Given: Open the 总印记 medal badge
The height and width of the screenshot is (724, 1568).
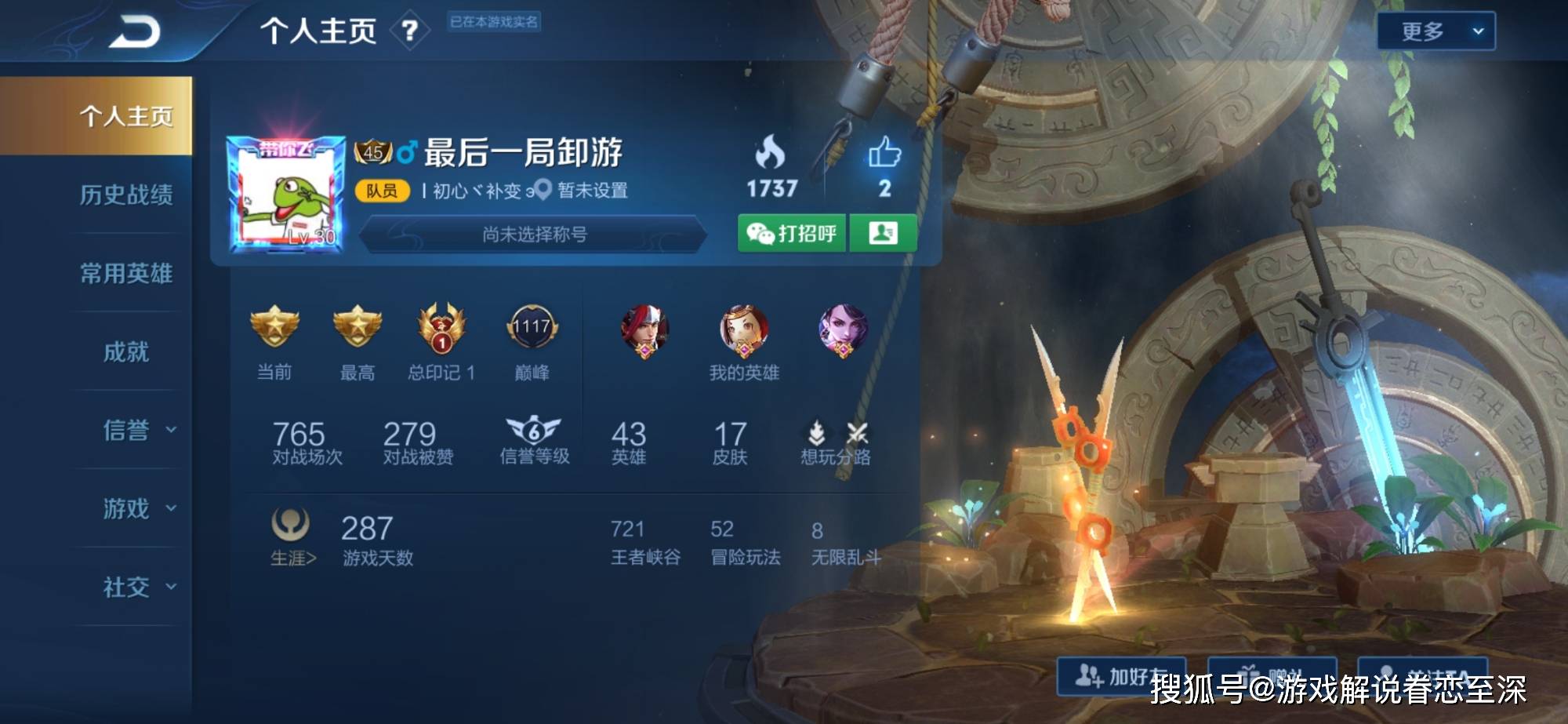Looking at the screenshot, I should click(x=441, y=328).
